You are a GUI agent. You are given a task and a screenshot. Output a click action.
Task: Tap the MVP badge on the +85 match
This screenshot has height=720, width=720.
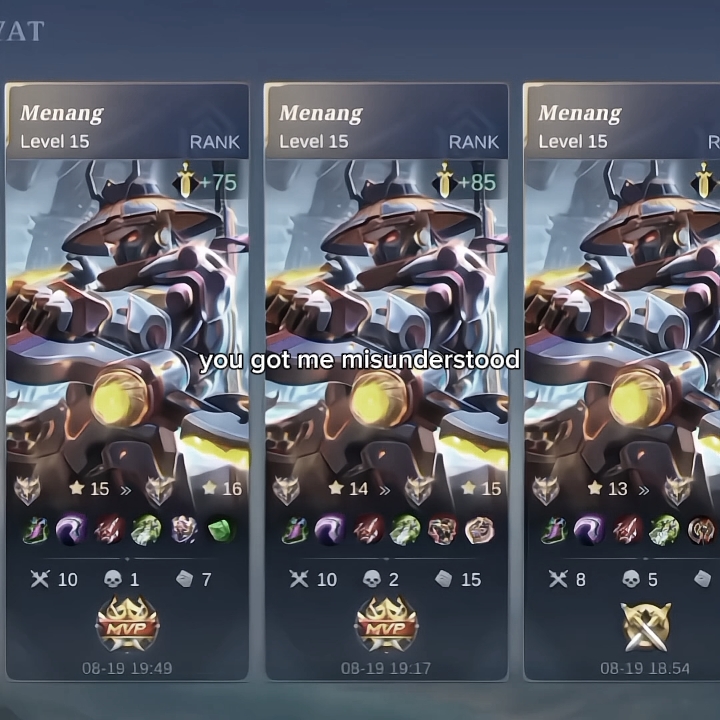pos(386,626)
